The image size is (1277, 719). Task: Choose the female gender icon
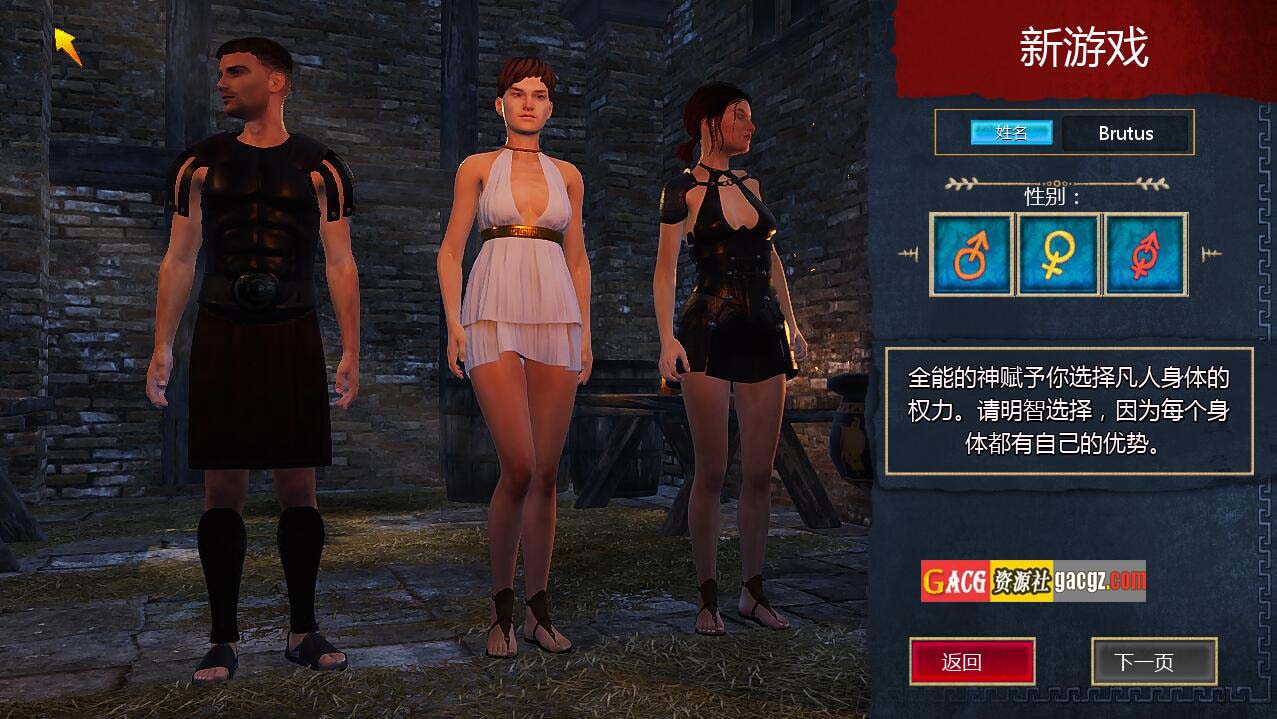[1058, 254]
